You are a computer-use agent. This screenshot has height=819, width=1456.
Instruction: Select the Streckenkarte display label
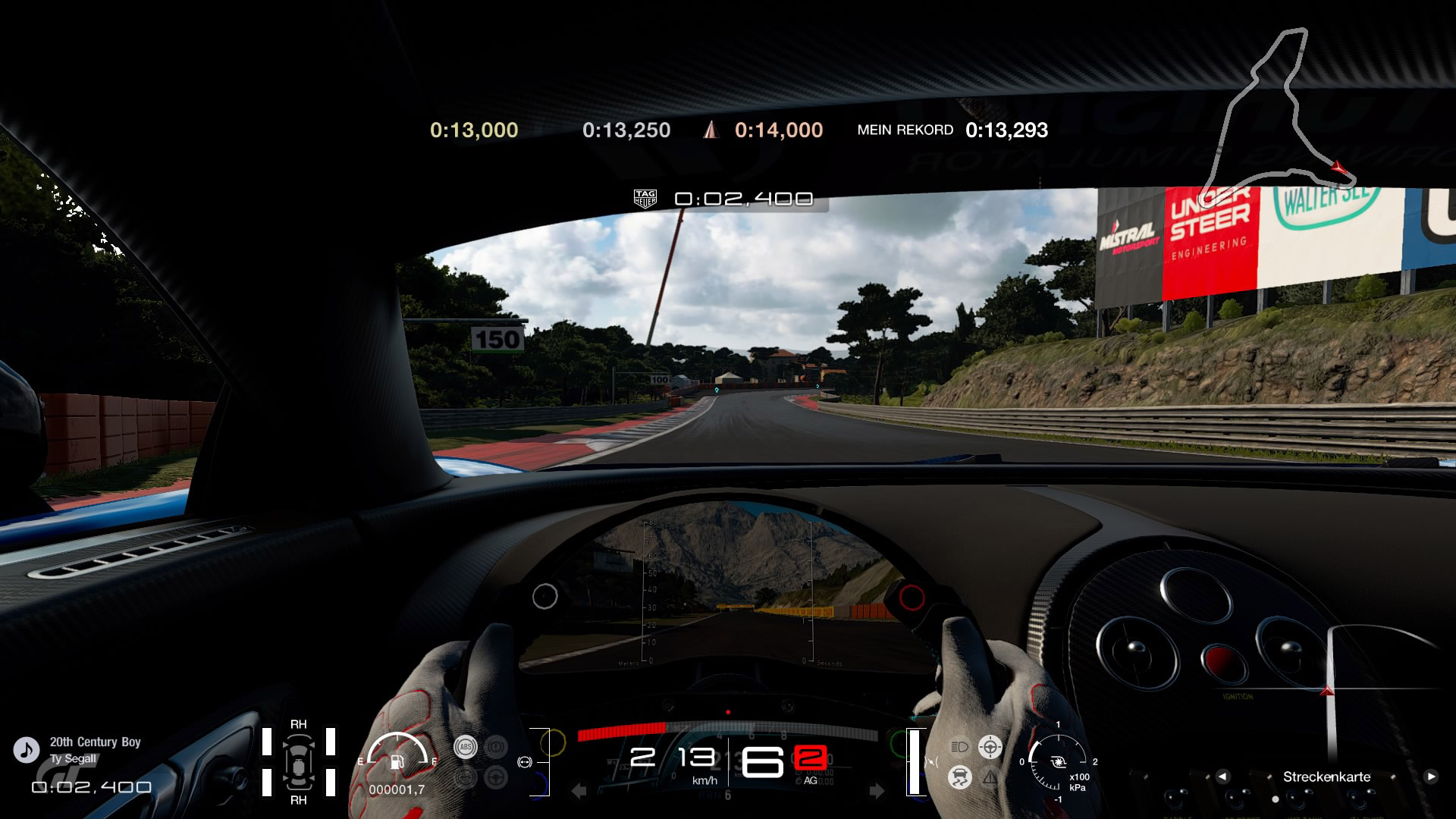[x=1326, y=777]
